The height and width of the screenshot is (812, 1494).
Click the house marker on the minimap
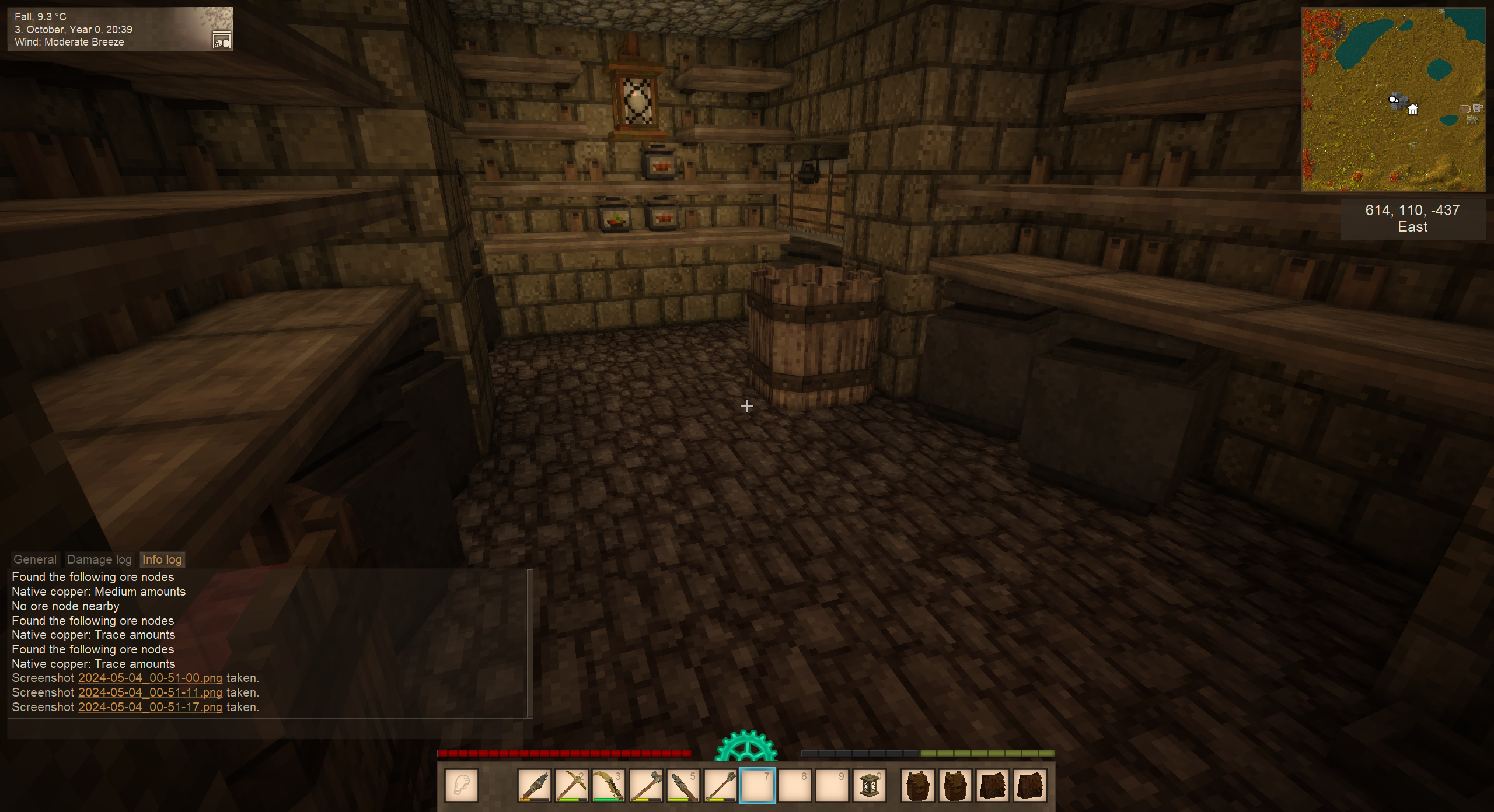1413,109
